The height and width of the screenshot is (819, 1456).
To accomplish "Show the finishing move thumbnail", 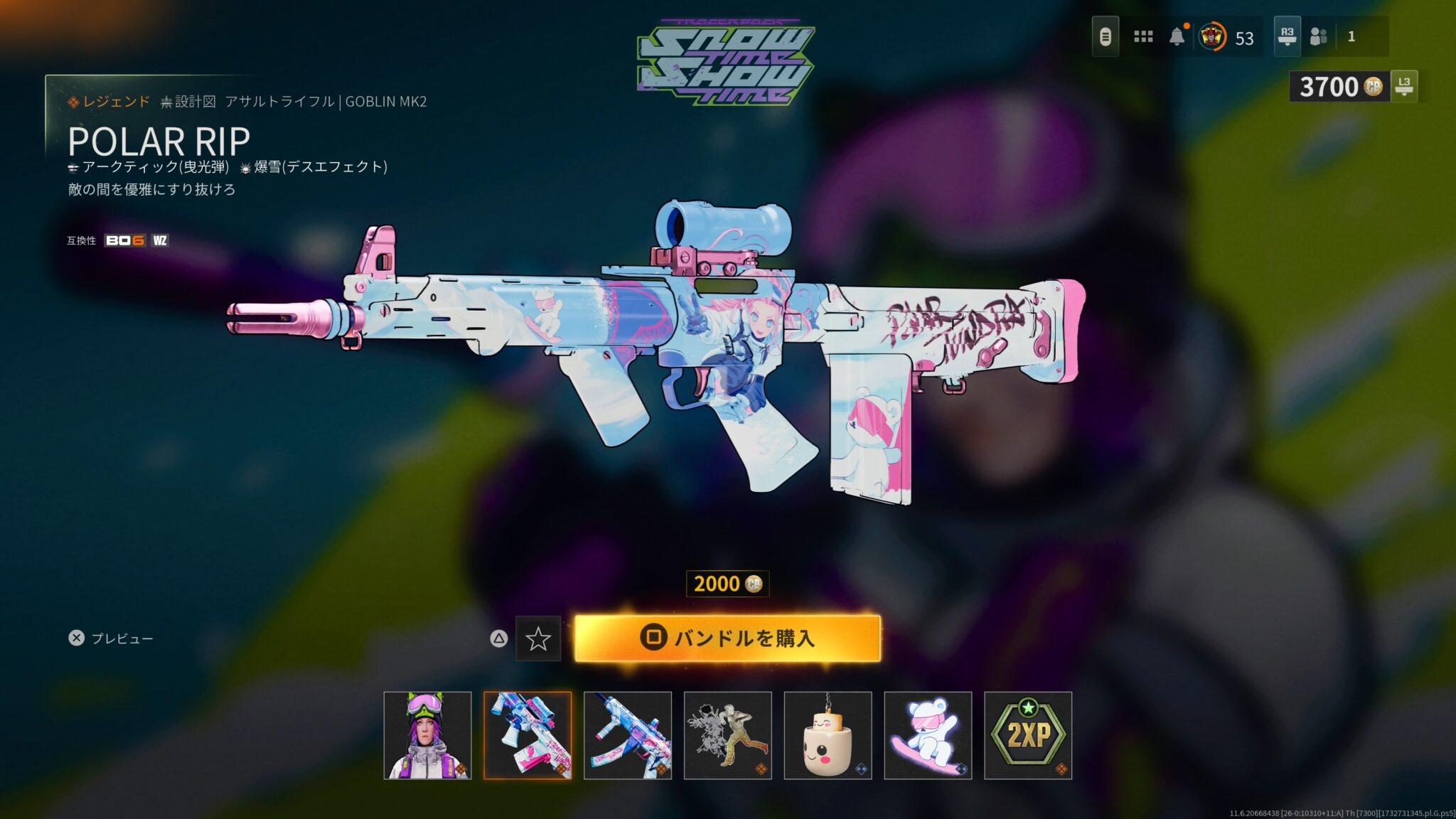I will tap(728, 735).
